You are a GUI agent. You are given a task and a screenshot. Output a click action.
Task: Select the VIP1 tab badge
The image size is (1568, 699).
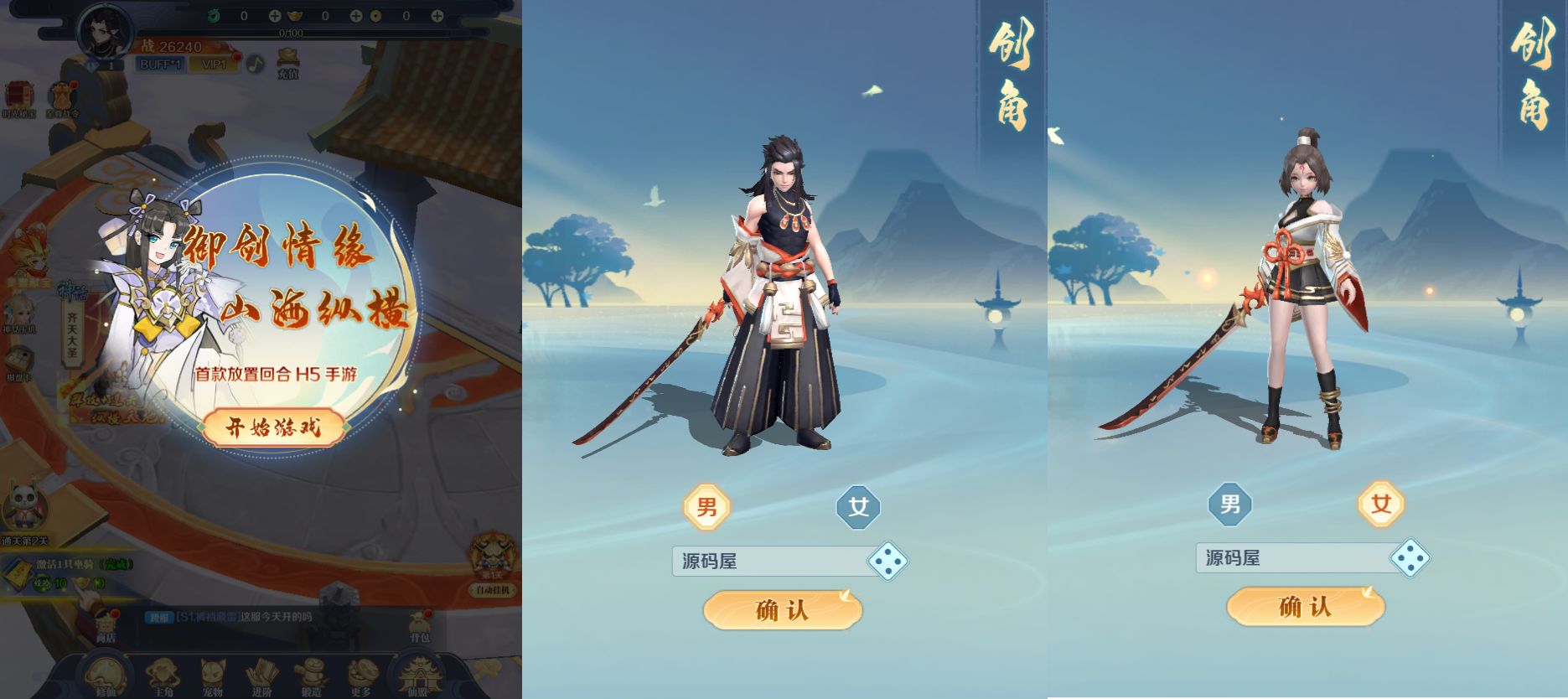215,65
